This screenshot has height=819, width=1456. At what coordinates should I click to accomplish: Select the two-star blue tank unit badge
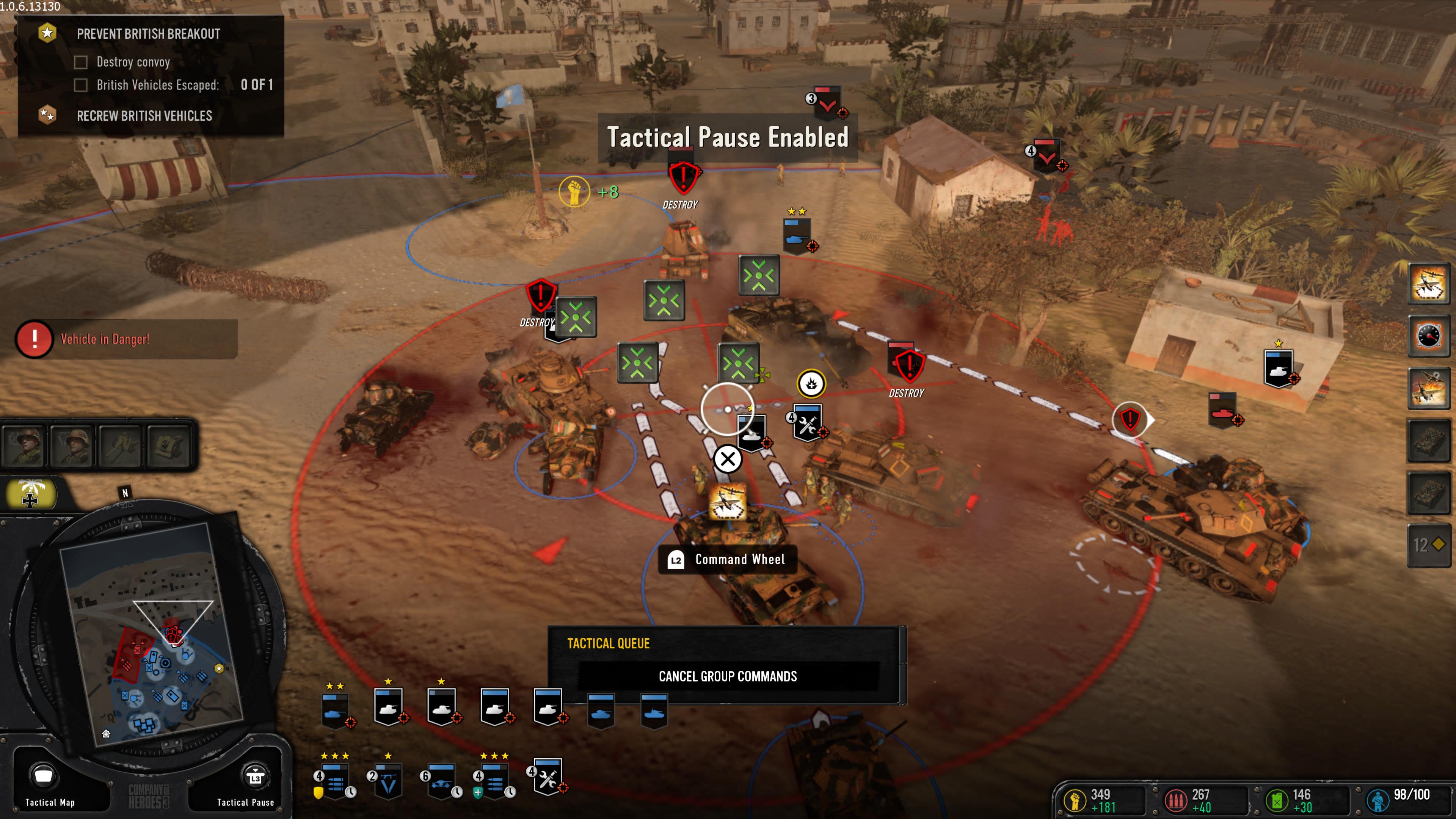point(335,709)
